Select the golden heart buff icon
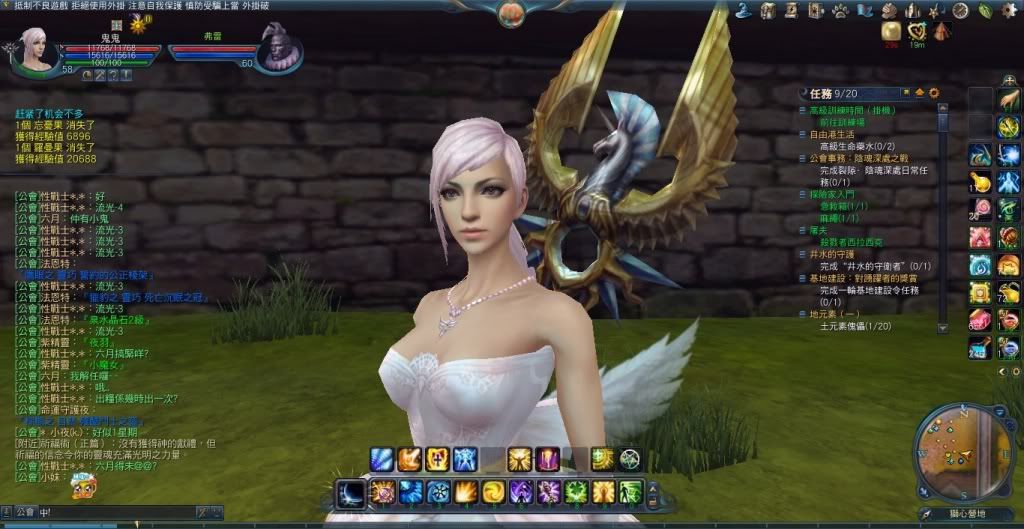1024x529 pixels. point(916,32)
